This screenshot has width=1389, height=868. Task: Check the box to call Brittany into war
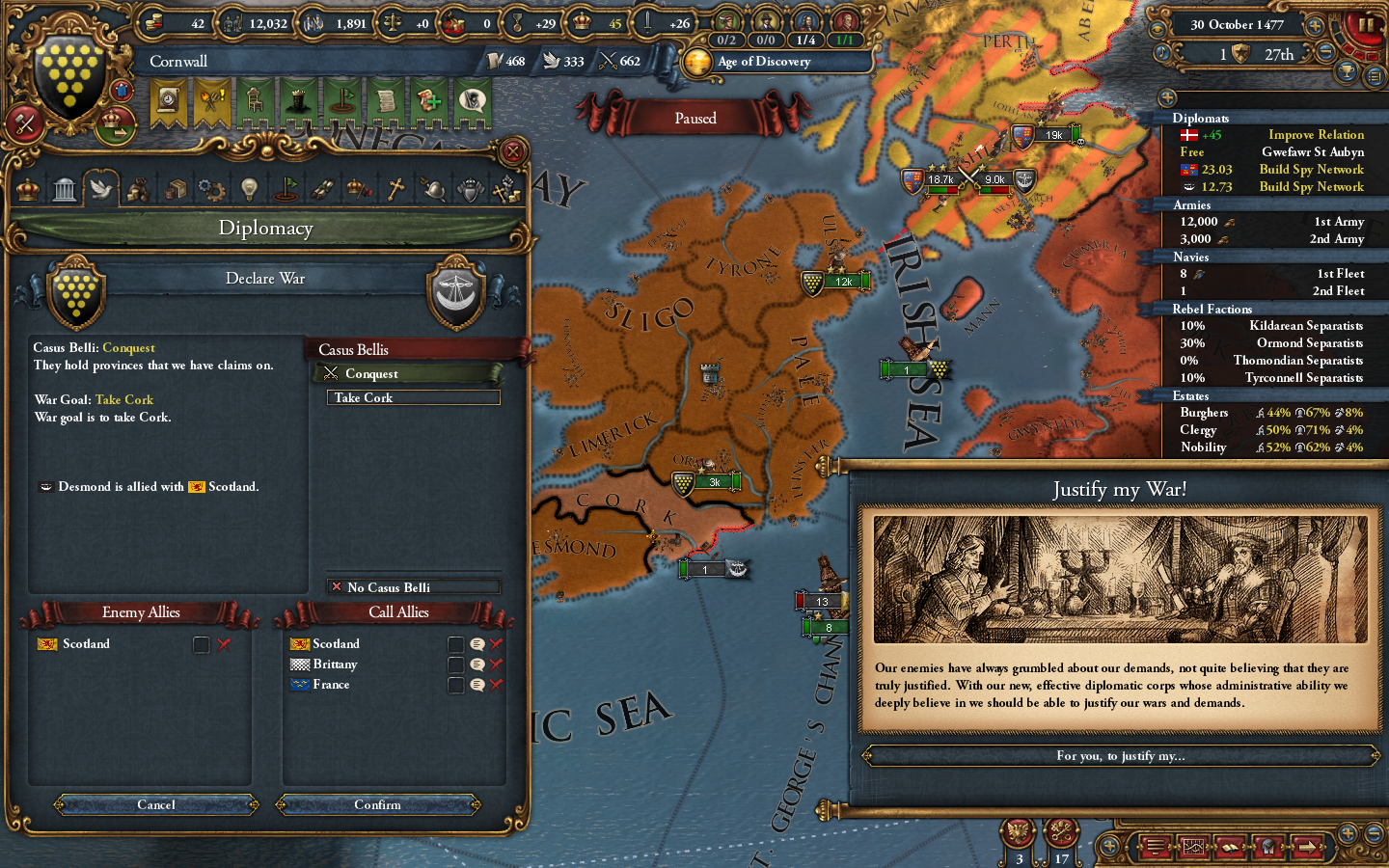[x=455, y=665]
